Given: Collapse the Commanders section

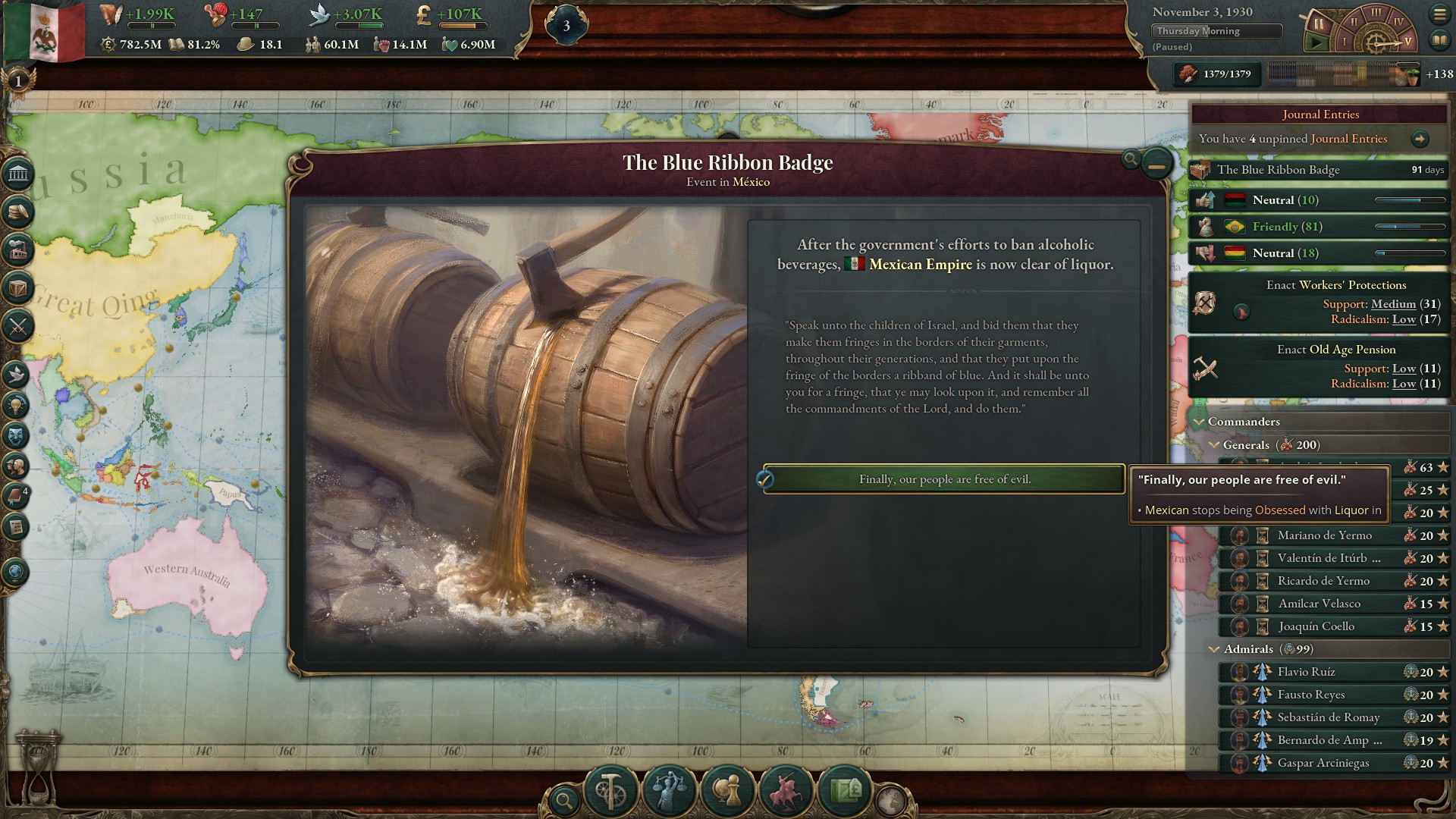Looking at the screenshot, I should (1200, 422).
